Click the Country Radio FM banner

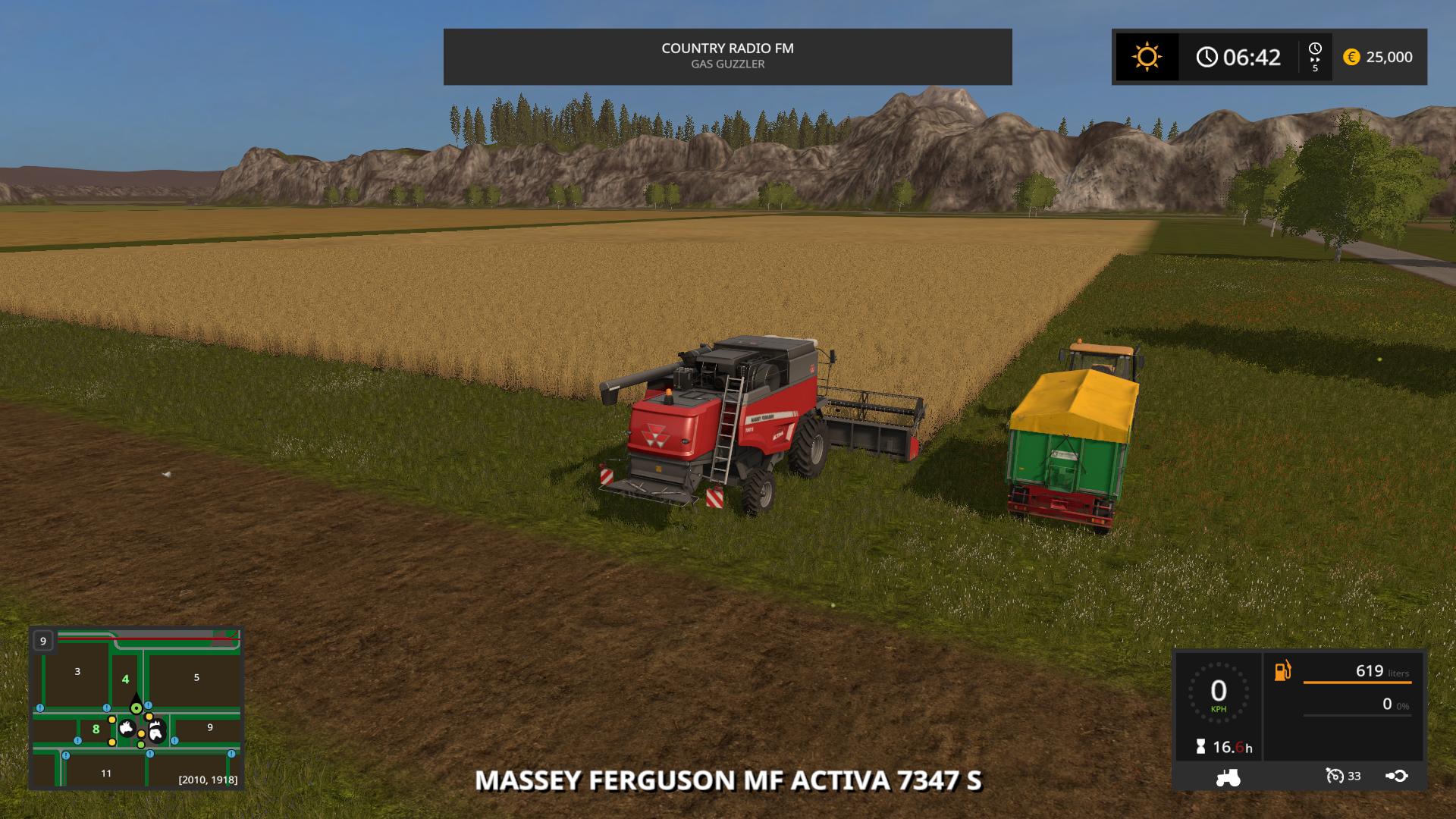(727, 56)
